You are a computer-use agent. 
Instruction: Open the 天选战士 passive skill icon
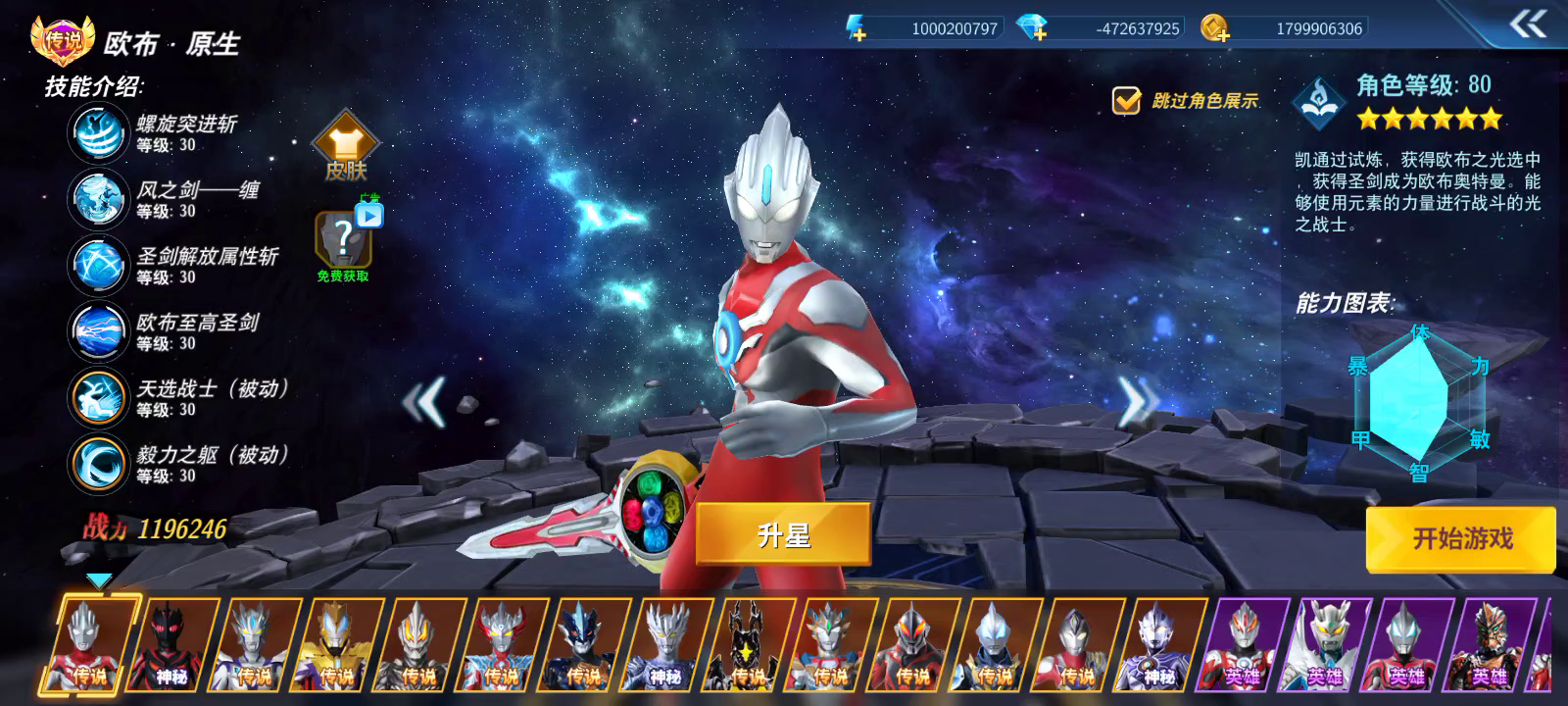pyautogui.click(x=97, y=397)
